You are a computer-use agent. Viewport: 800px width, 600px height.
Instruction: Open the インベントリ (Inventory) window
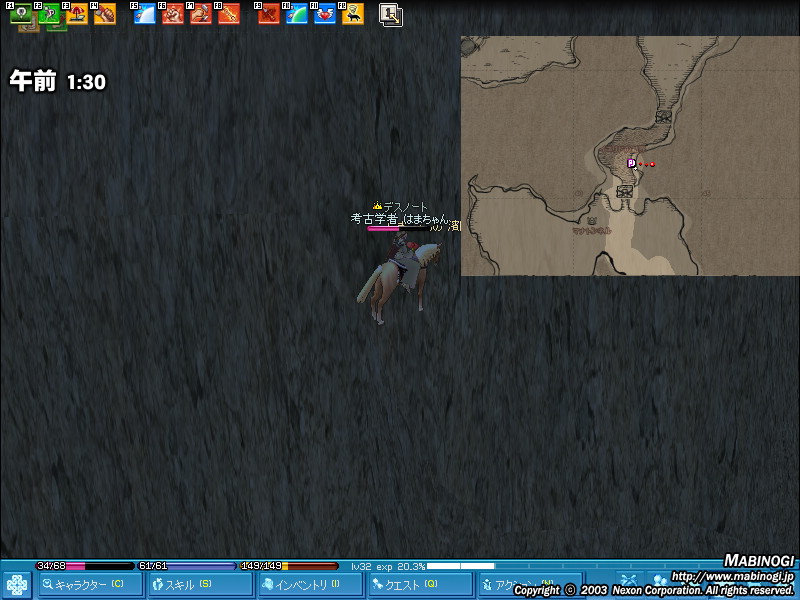(310, 584)
